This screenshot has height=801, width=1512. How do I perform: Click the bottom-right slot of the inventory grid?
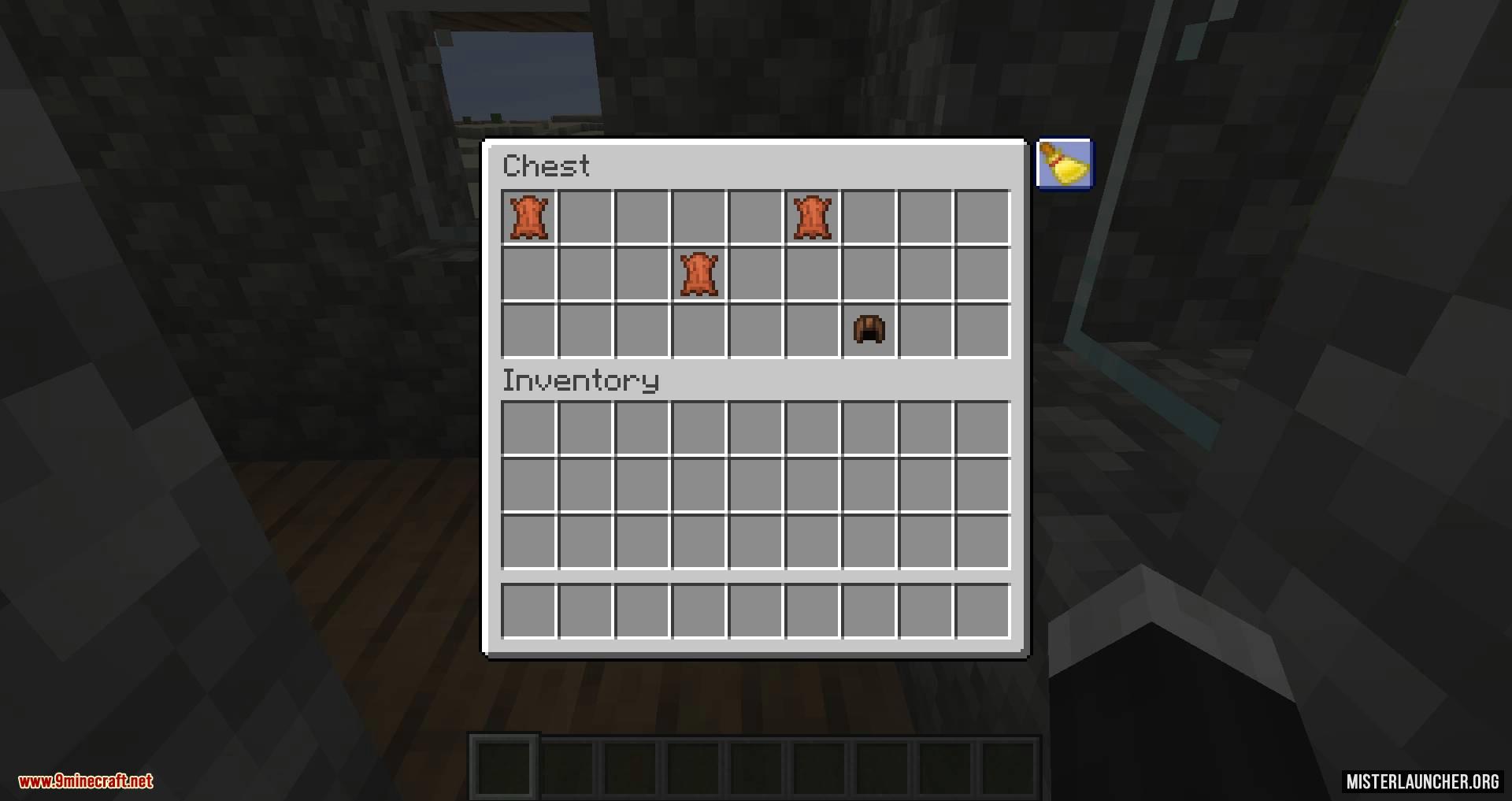pos(981,540)
